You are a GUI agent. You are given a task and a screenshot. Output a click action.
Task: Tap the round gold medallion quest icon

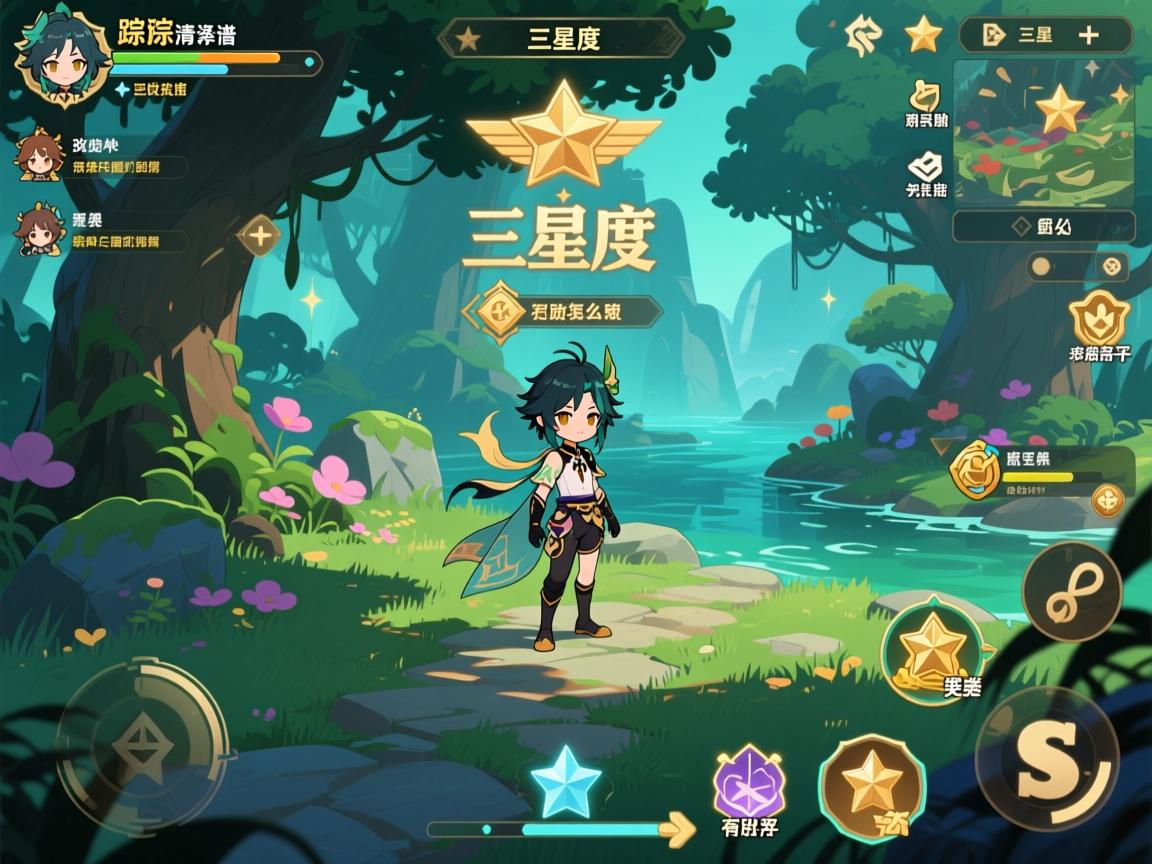975,470
